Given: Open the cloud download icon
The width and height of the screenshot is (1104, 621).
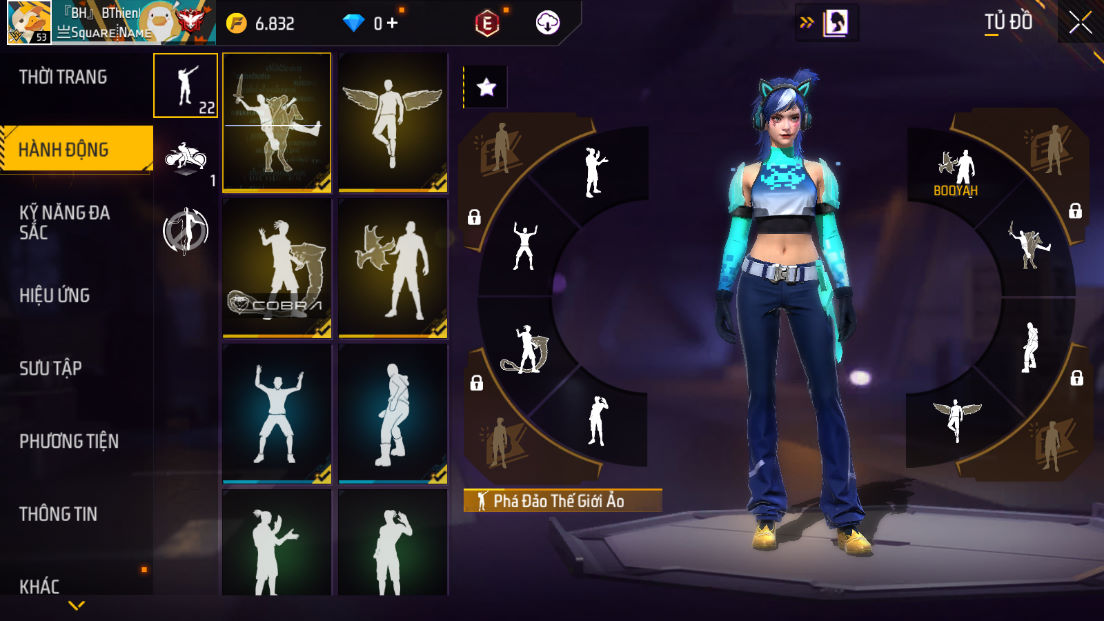Looking at the screenshot, I should coord(547,23).
